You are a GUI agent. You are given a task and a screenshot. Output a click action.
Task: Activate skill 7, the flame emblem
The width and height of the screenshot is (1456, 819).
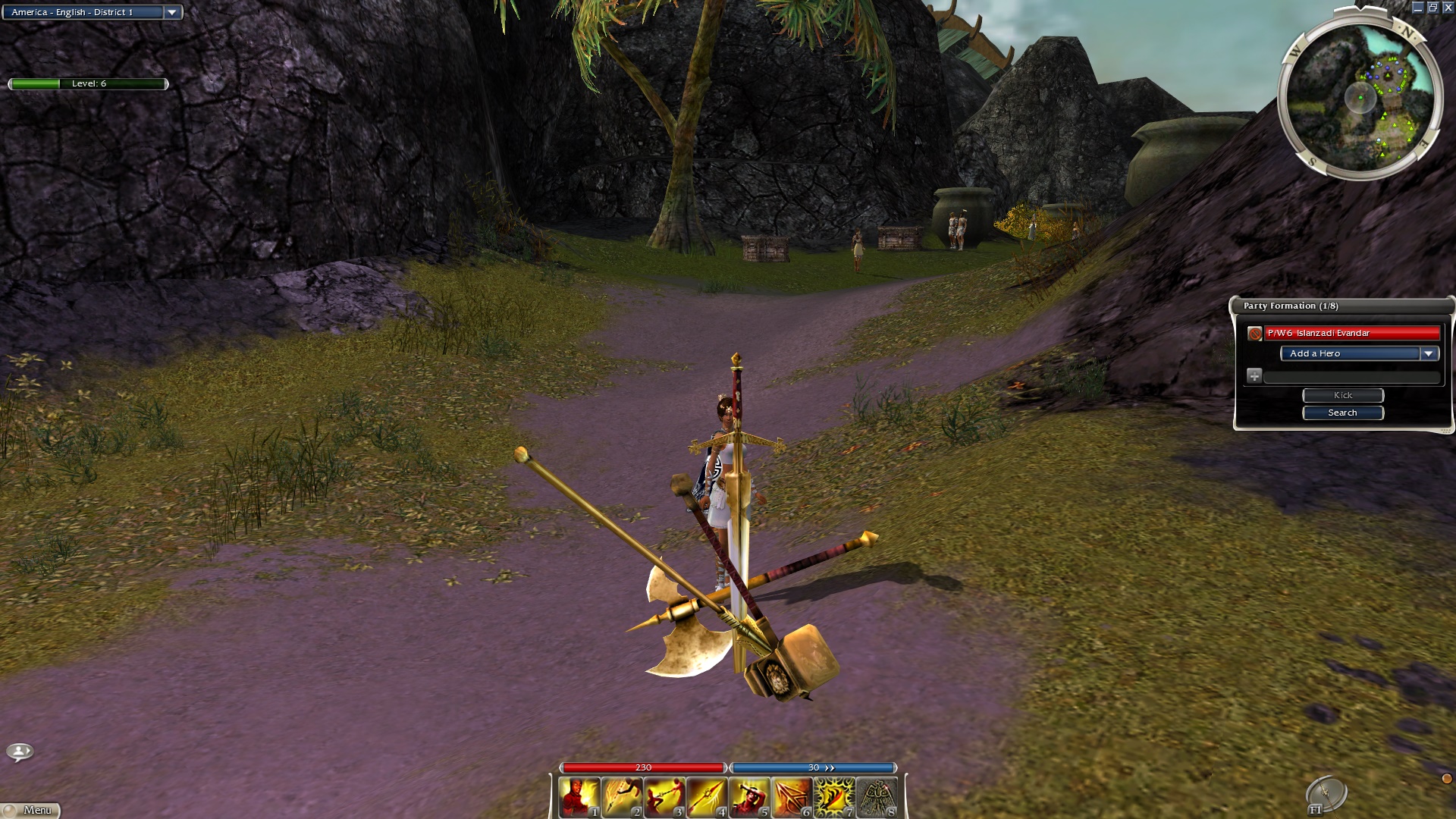click(x=834, y=798)
